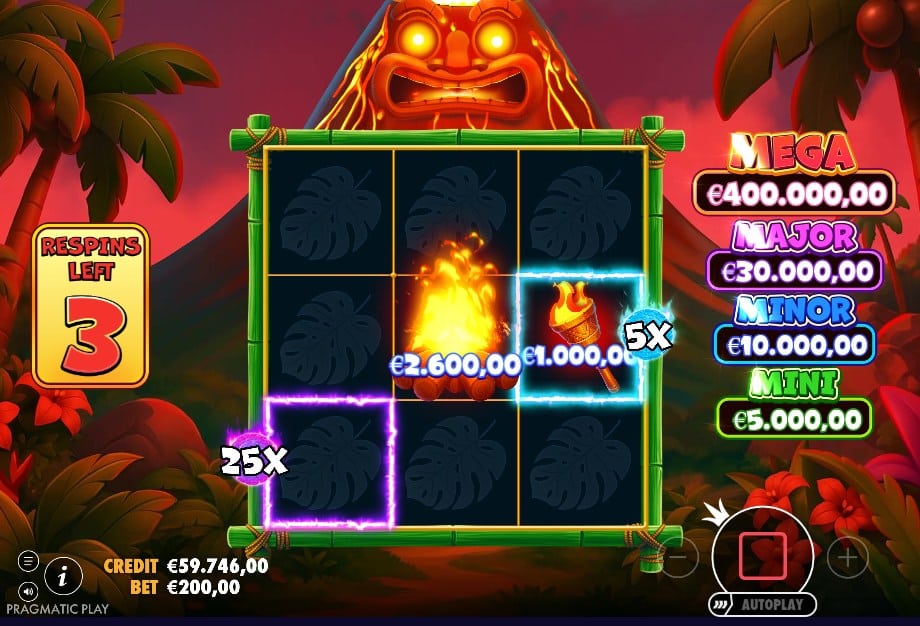Toggle the sound speaker icon

pyautogui.click(x=28, y=589)
